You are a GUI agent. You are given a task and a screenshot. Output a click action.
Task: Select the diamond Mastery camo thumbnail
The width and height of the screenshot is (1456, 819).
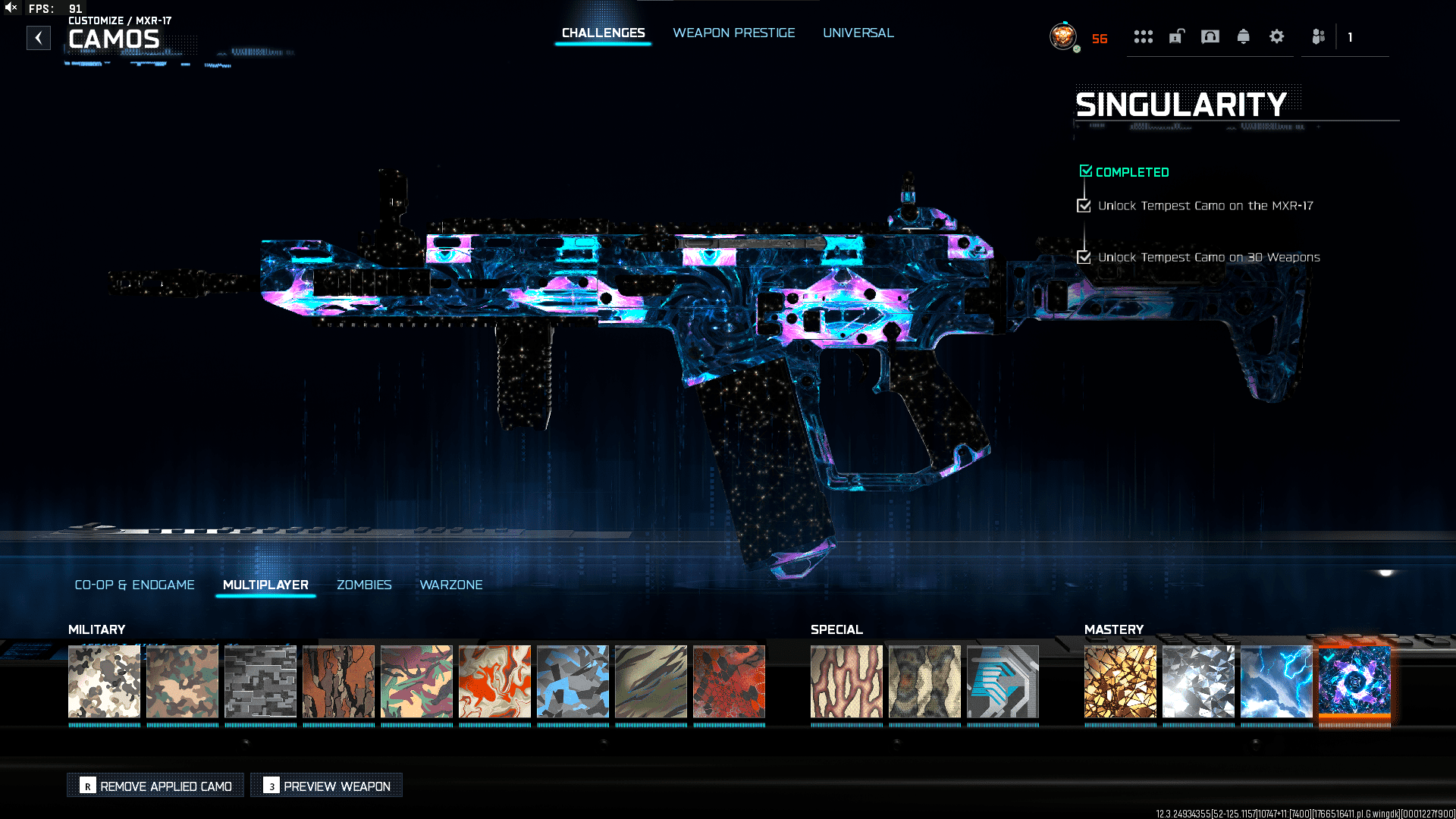click(x=1198, y=682)
